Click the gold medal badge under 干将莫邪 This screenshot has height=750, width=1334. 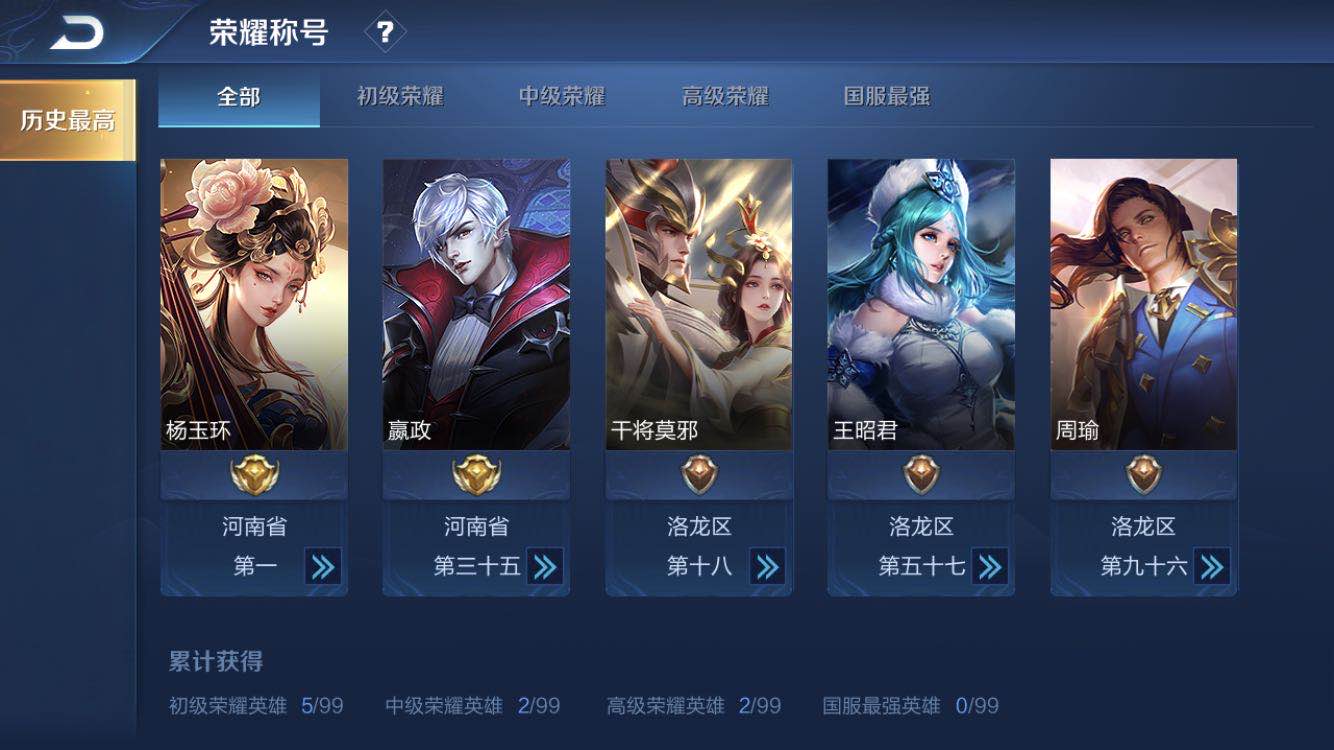tap(697, 474)
